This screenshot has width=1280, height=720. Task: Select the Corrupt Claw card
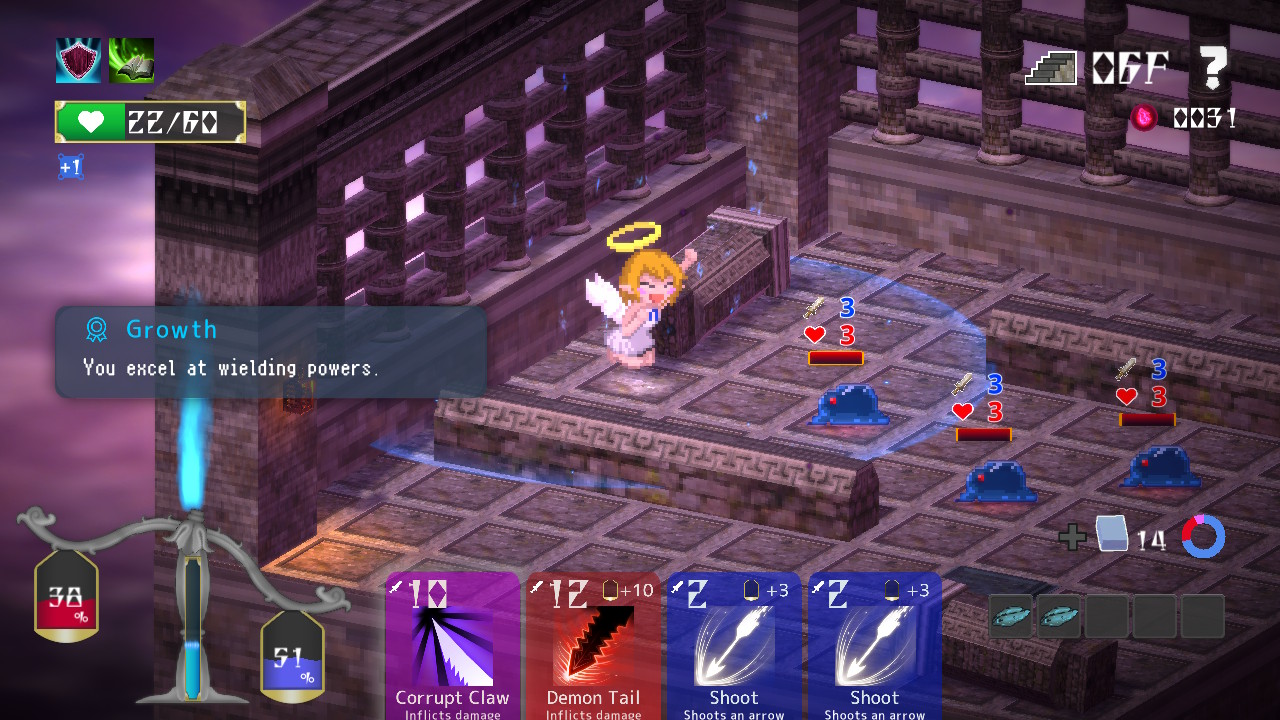point(452,645)
